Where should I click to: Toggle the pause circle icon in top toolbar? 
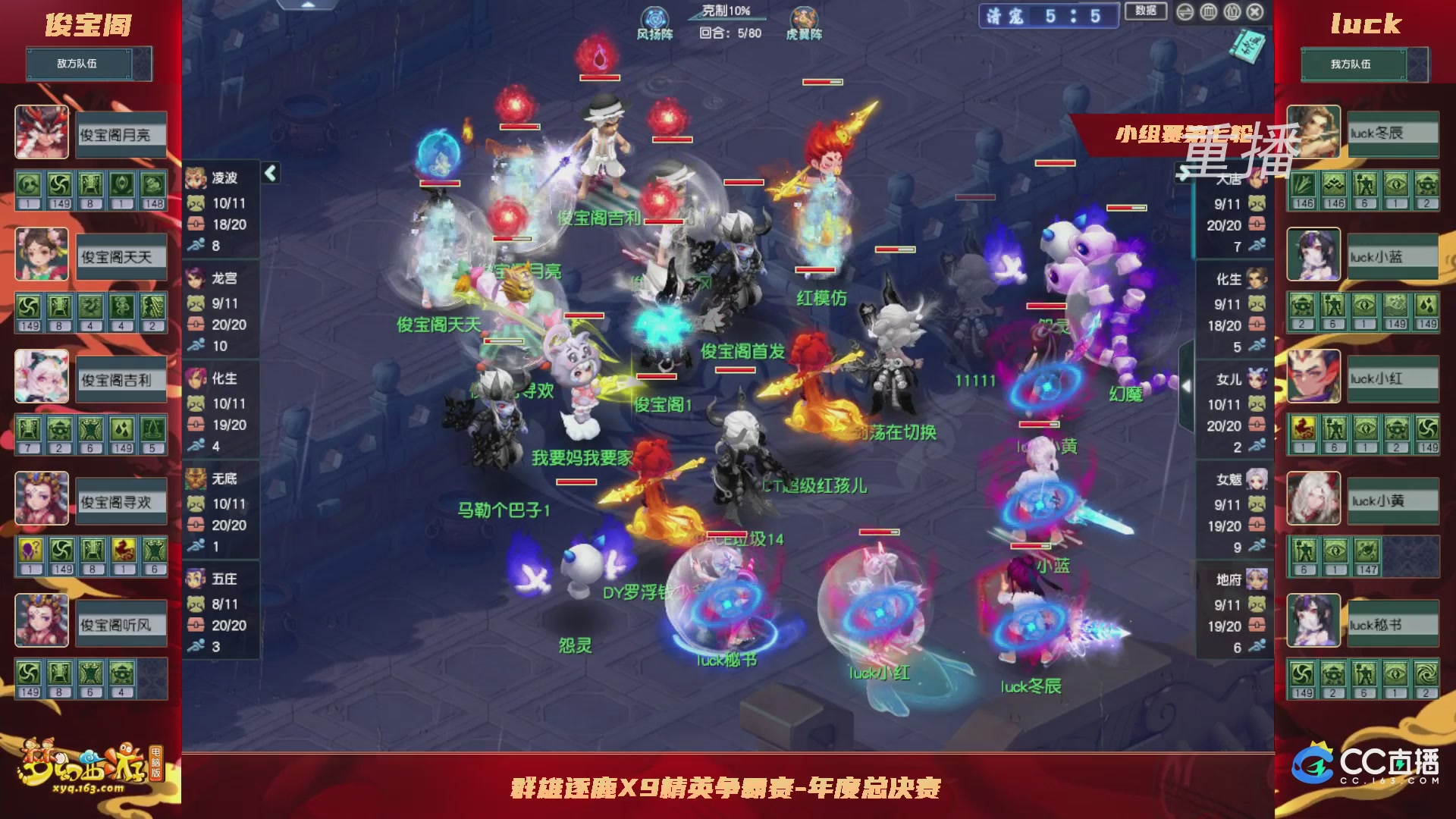pyautogui.click(x=1232, y=13)
